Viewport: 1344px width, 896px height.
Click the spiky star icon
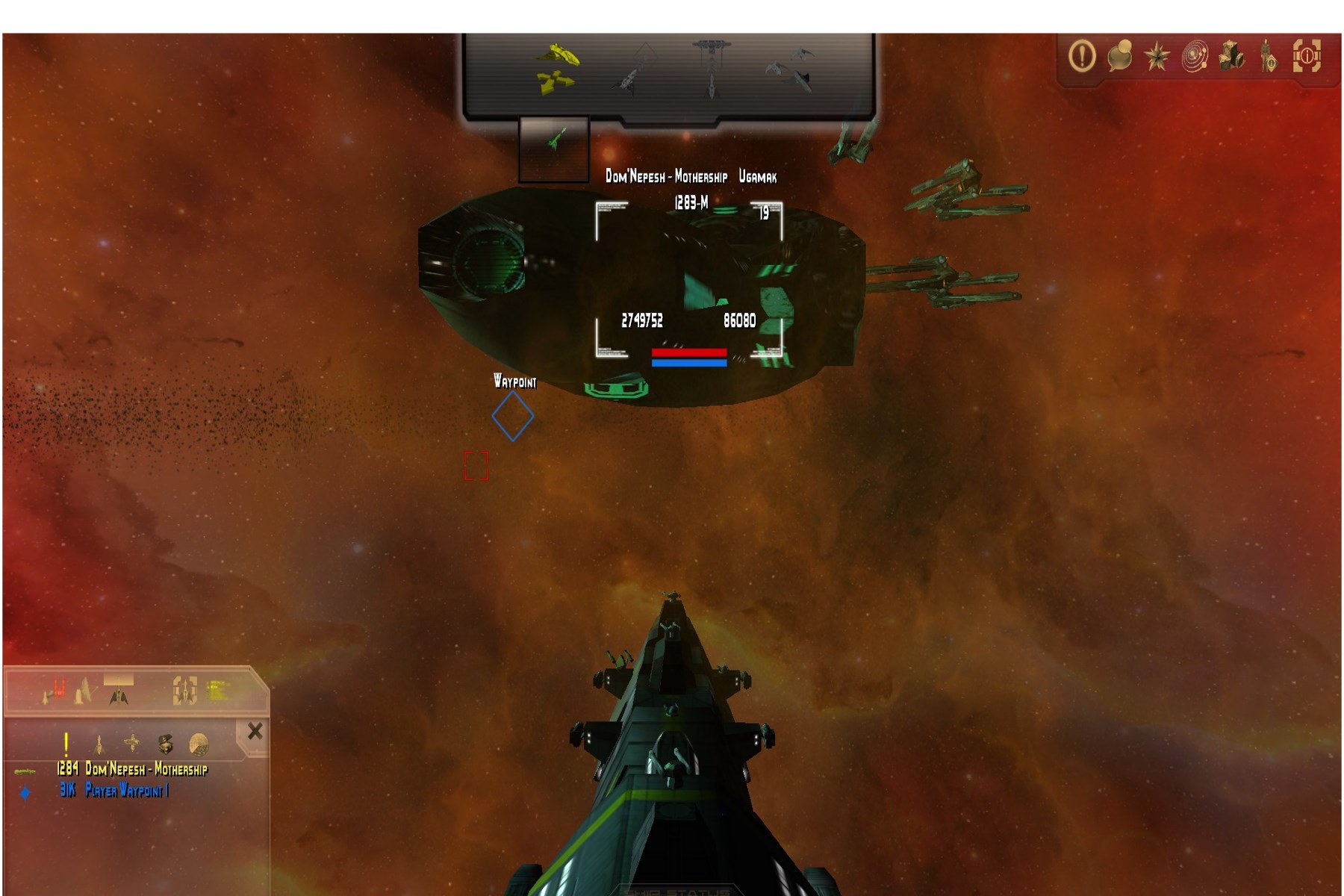(1157, 56)
